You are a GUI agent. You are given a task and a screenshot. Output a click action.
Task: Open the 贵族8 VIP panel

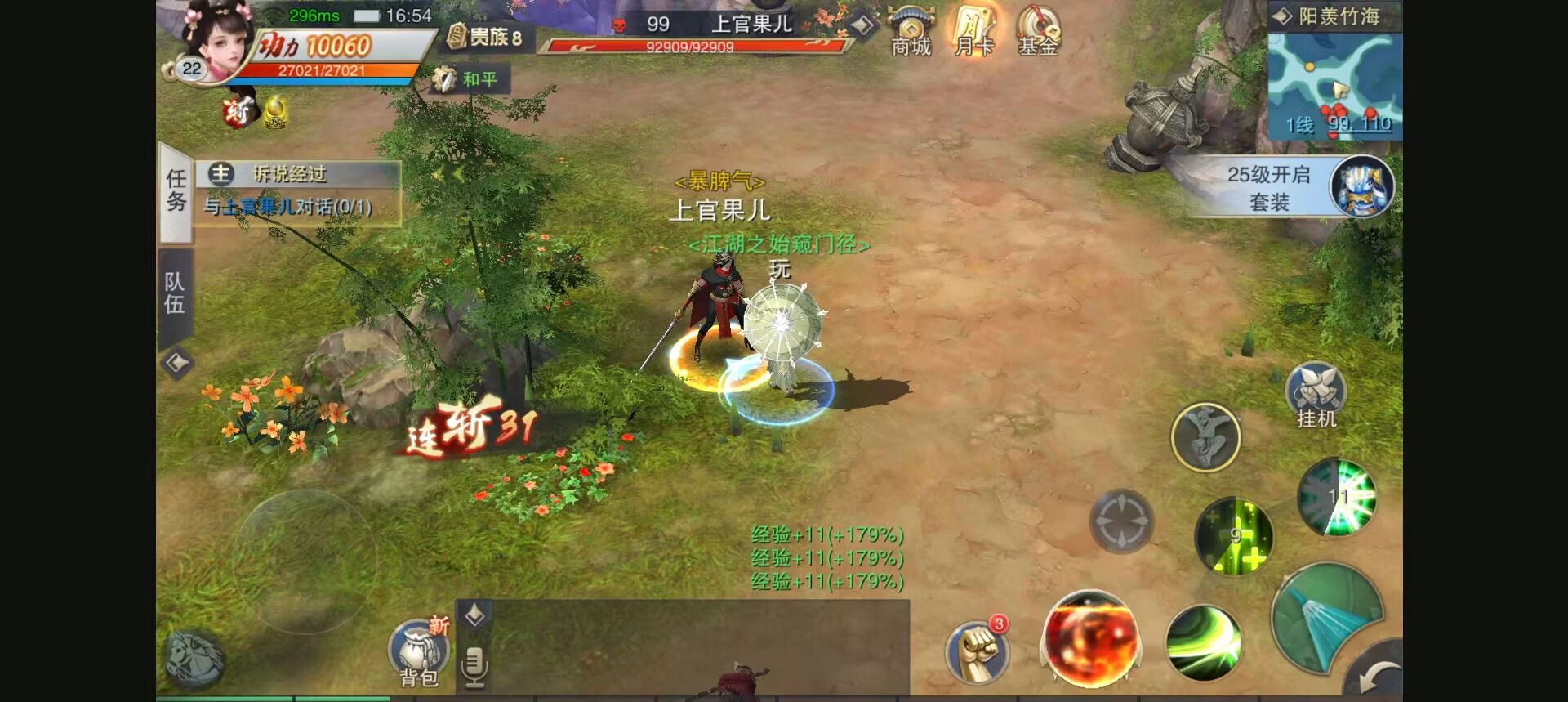pyautogui.click(x=487, y=37)
